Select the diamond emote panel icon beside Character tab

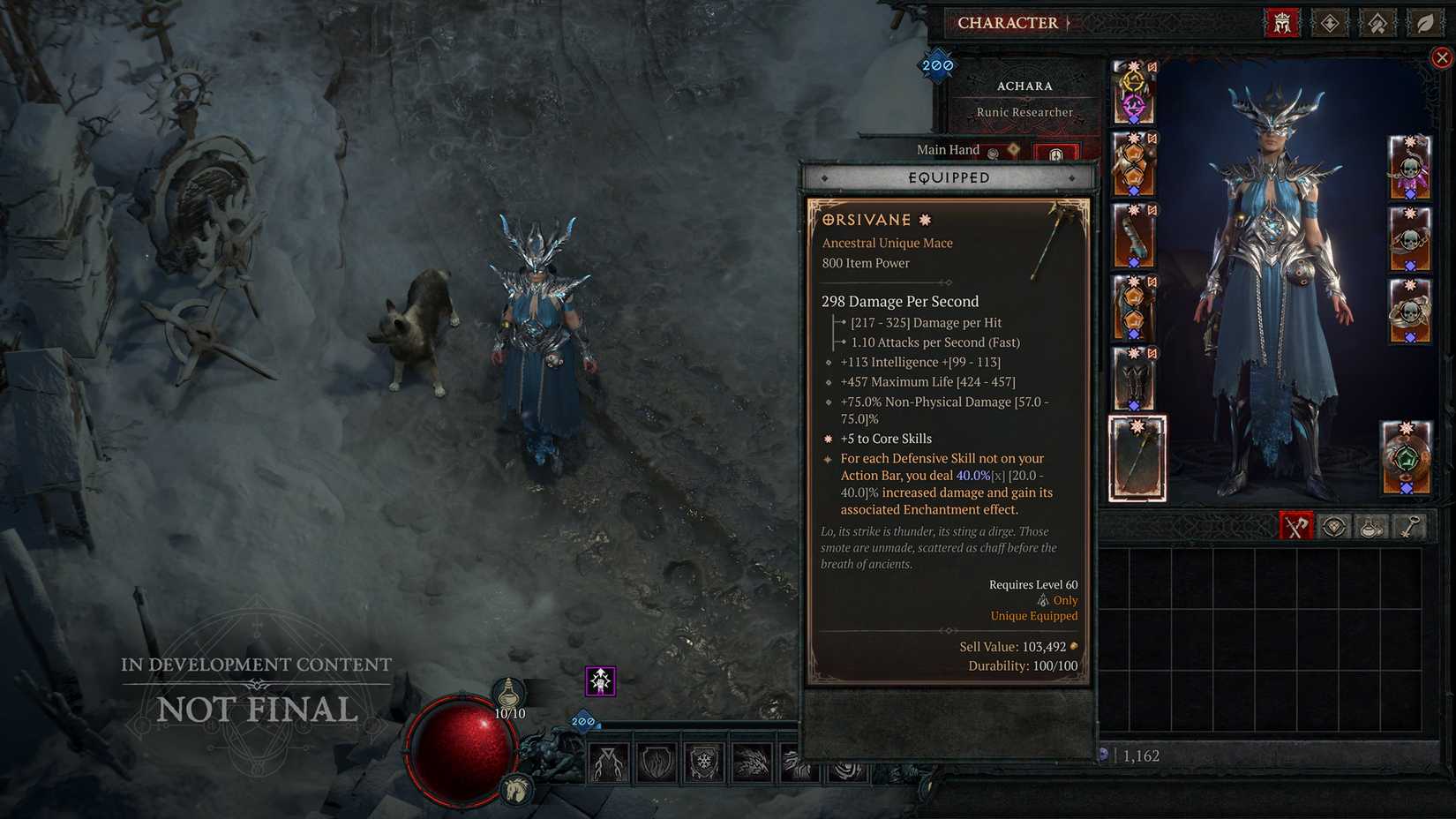tap(1329, 23)
